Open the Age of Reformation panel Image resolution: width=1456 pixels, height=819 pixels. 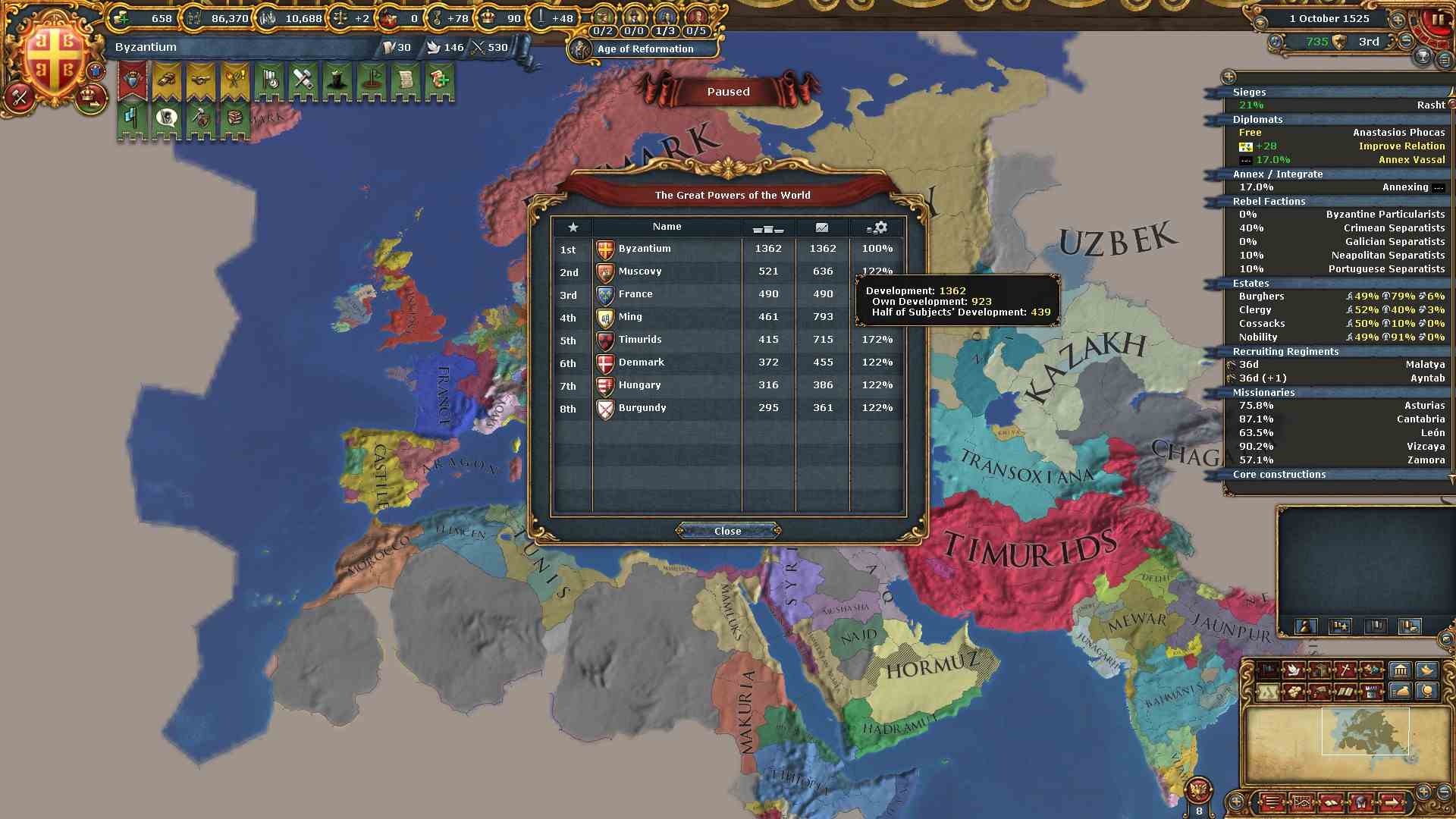coord(645,49)
